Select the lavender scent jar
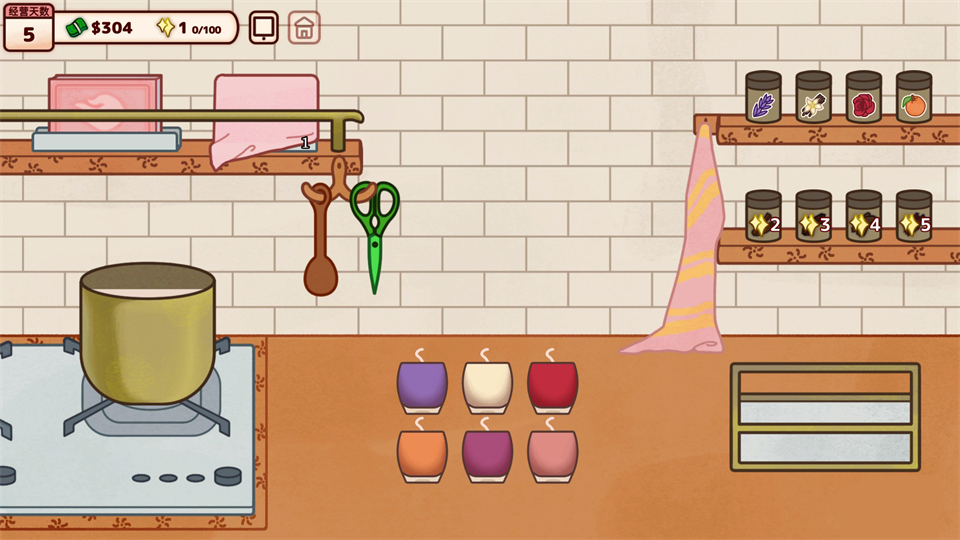The height and width of the screenshot is (540, 960). click(x=763, y=98)
